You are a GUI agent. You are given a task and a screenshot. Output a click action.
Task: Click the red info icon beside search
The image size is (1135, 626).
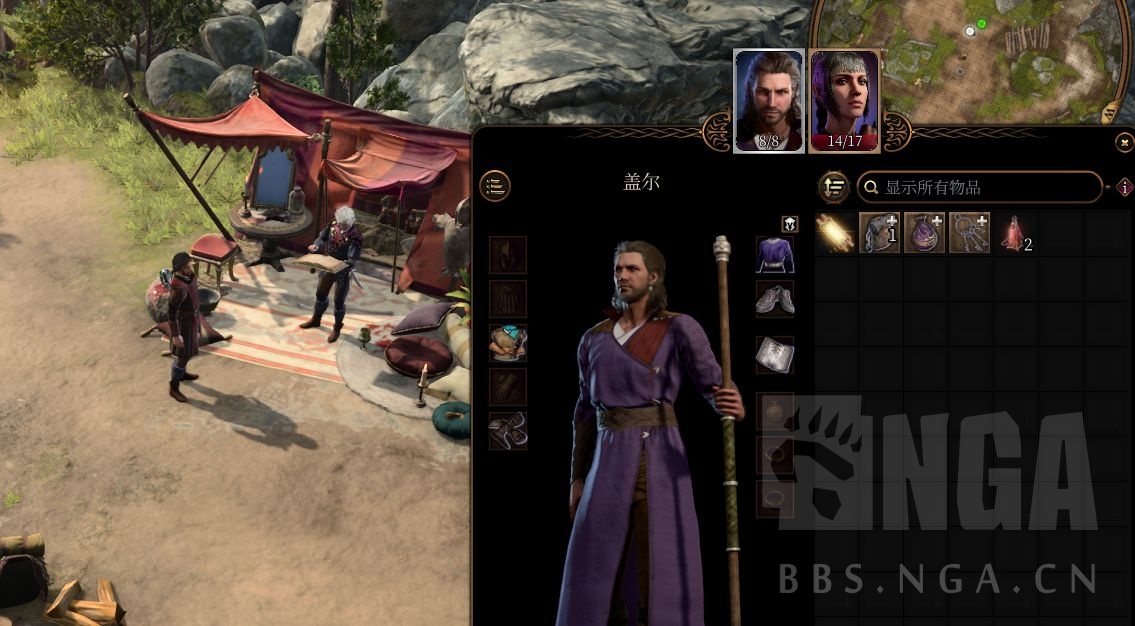(1124, 187)
